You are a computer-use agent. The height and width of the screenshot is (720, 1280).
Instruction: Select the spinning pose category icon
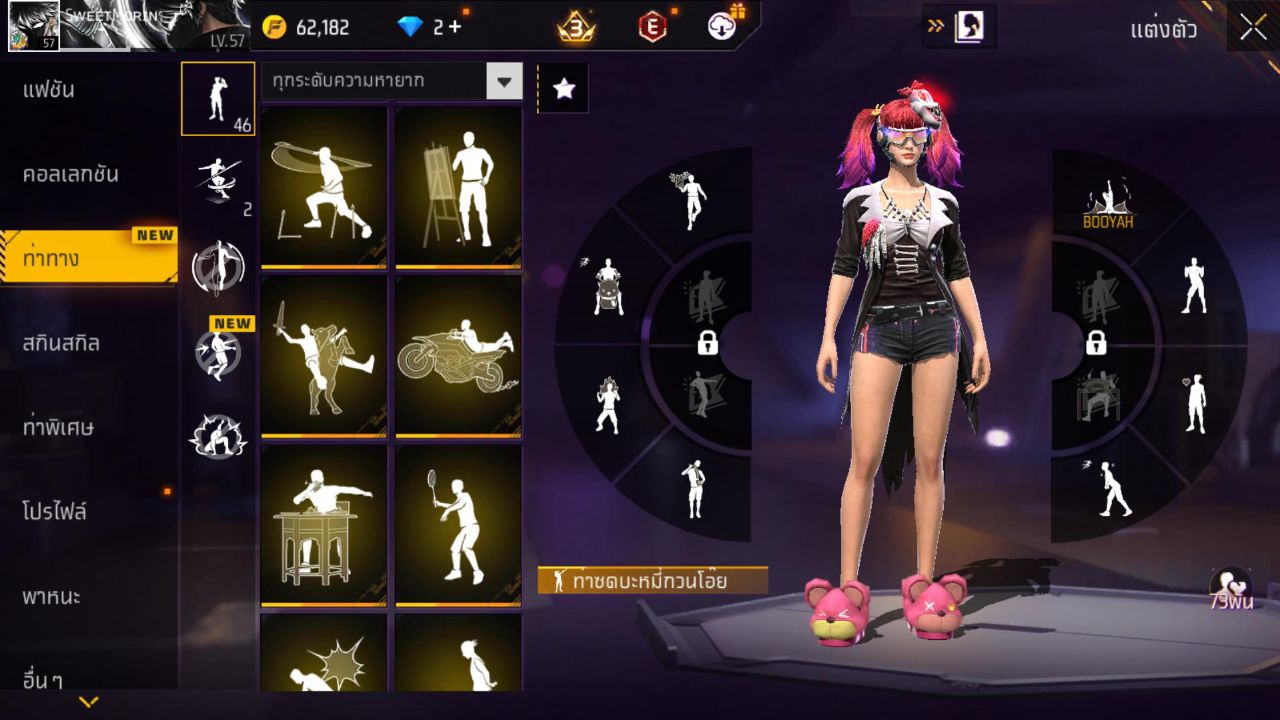pyautogui.click(x=218, y=262)
